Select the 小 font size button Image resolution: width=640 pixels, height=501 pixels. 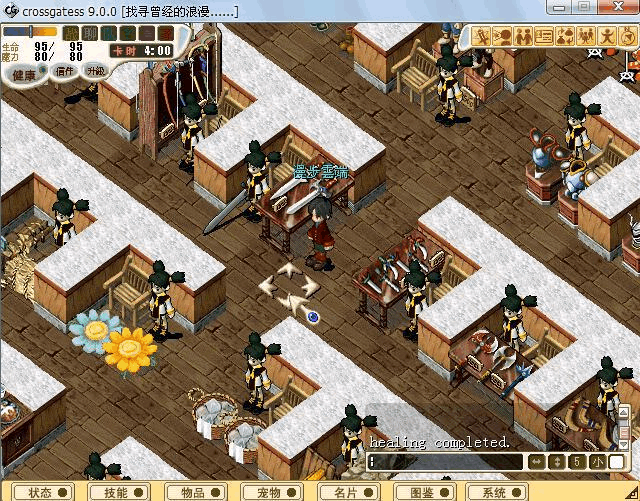coord(596,462)
